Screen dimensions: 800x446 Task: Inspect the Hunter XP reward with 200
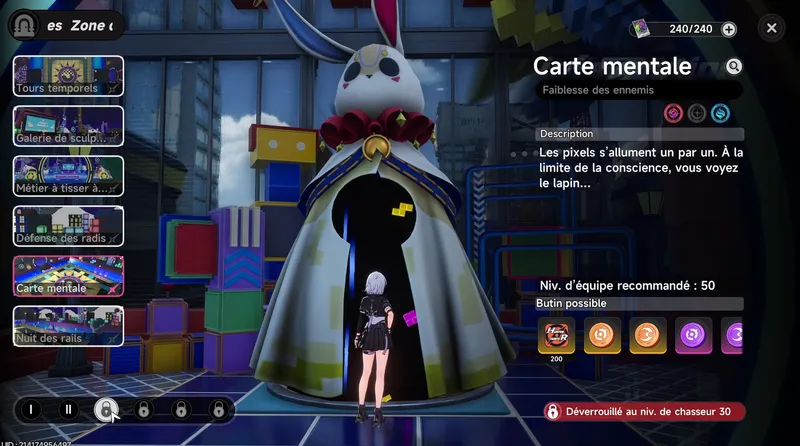555,335
